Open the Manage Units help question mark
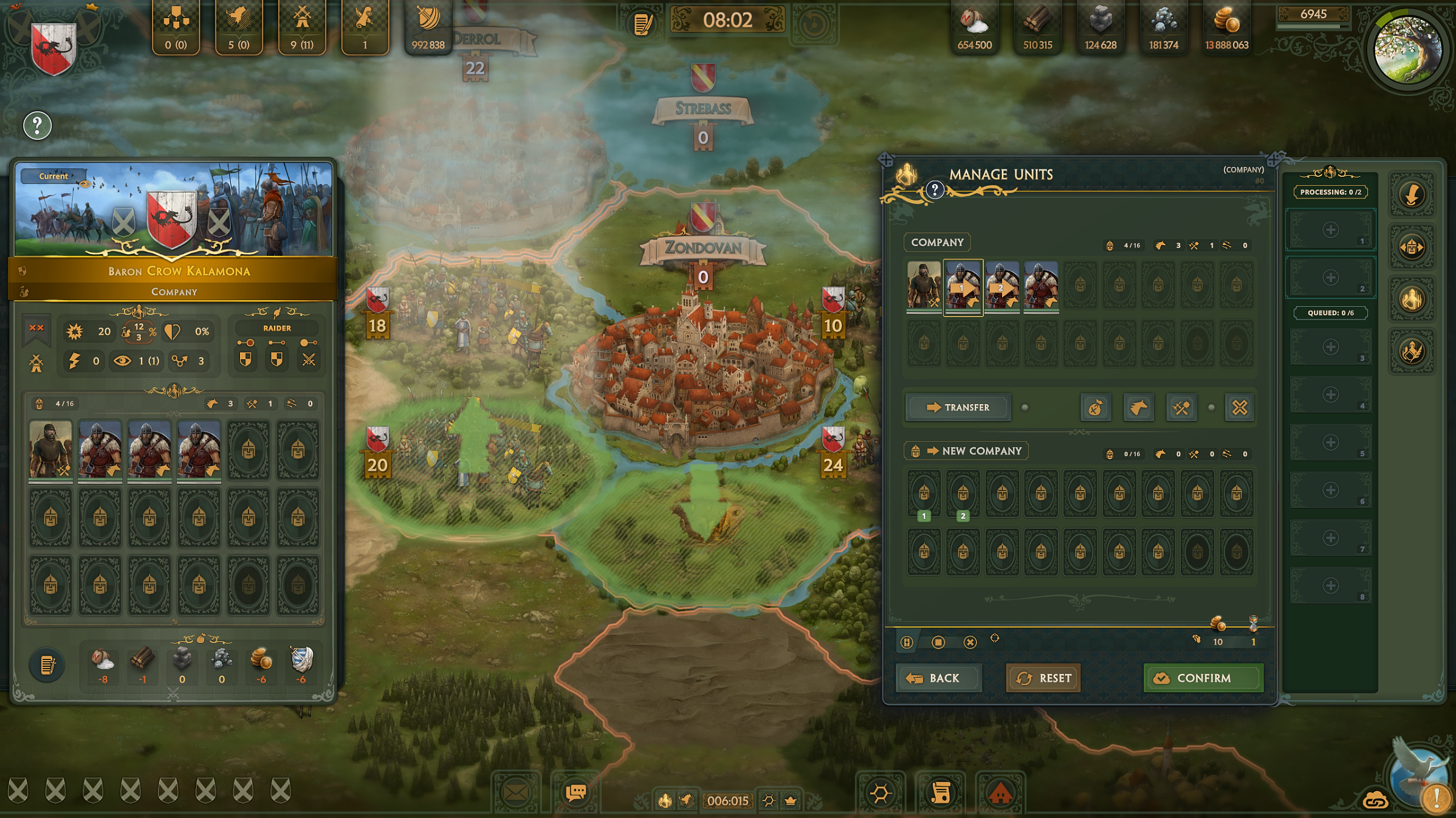 935,191
